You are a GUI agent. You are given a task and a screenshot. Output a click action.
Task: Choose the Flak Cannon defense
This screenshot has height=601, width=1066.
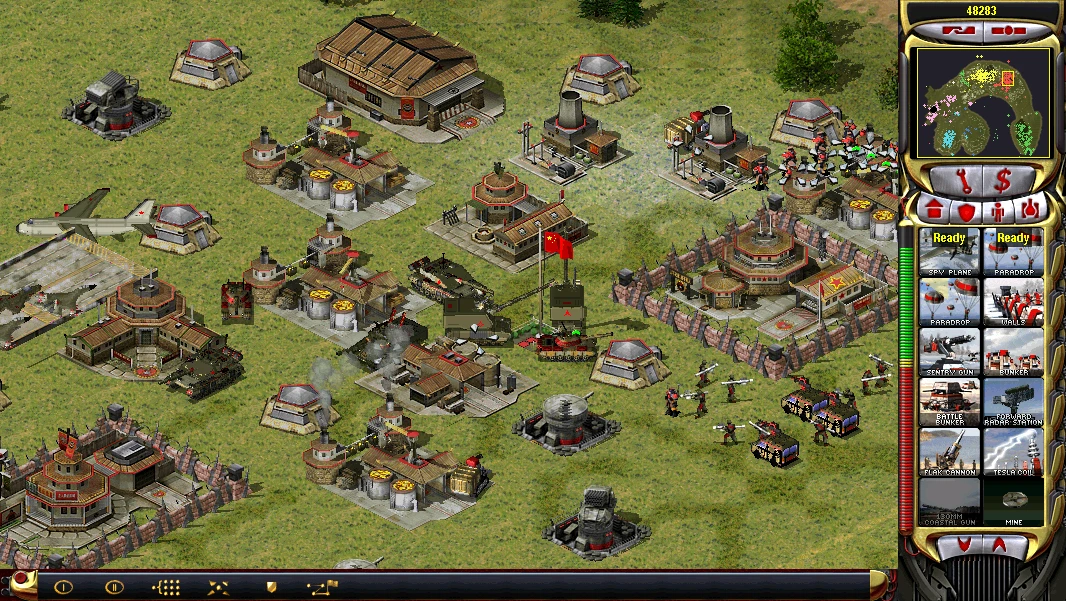tap(950, 451)
